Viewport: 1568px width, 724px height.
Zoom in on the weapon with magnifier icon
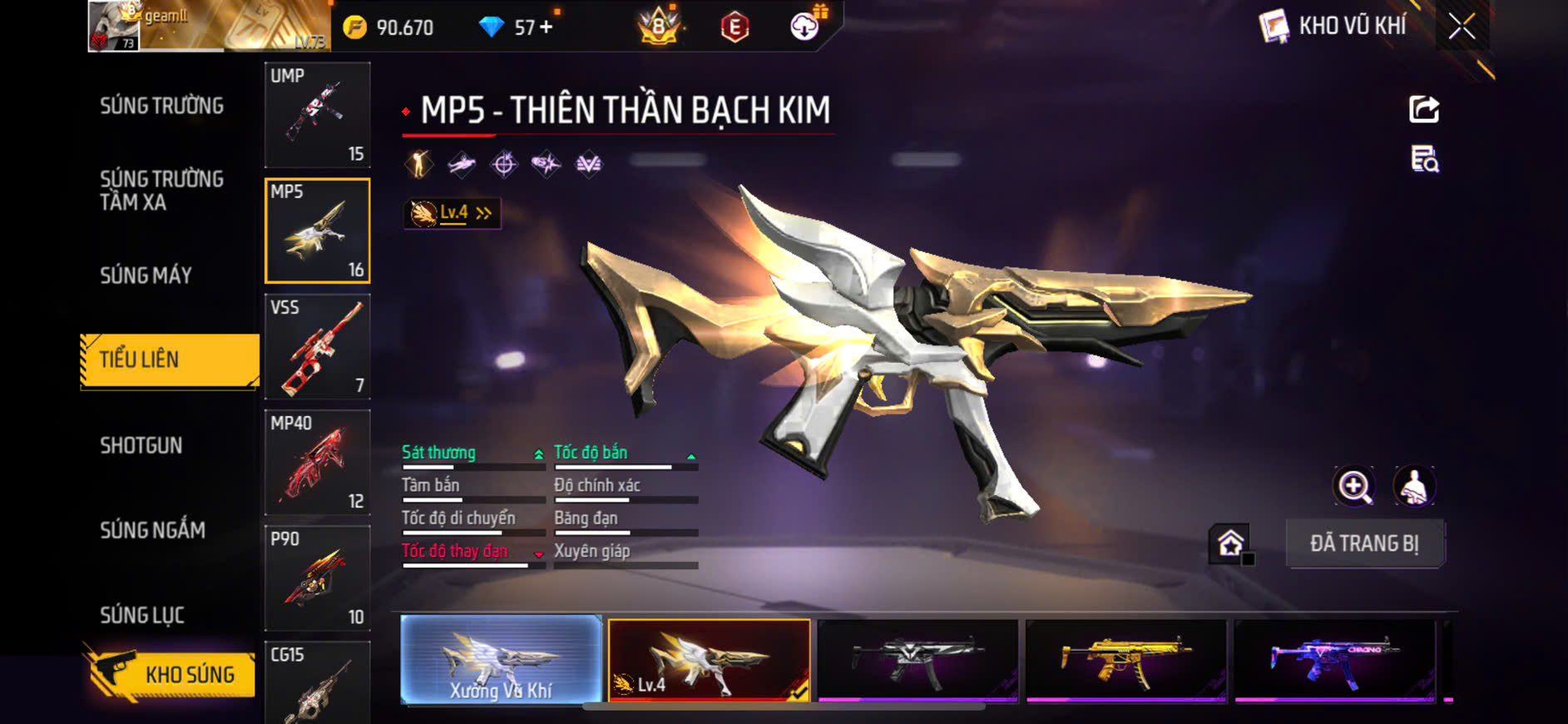(1354, 487)
